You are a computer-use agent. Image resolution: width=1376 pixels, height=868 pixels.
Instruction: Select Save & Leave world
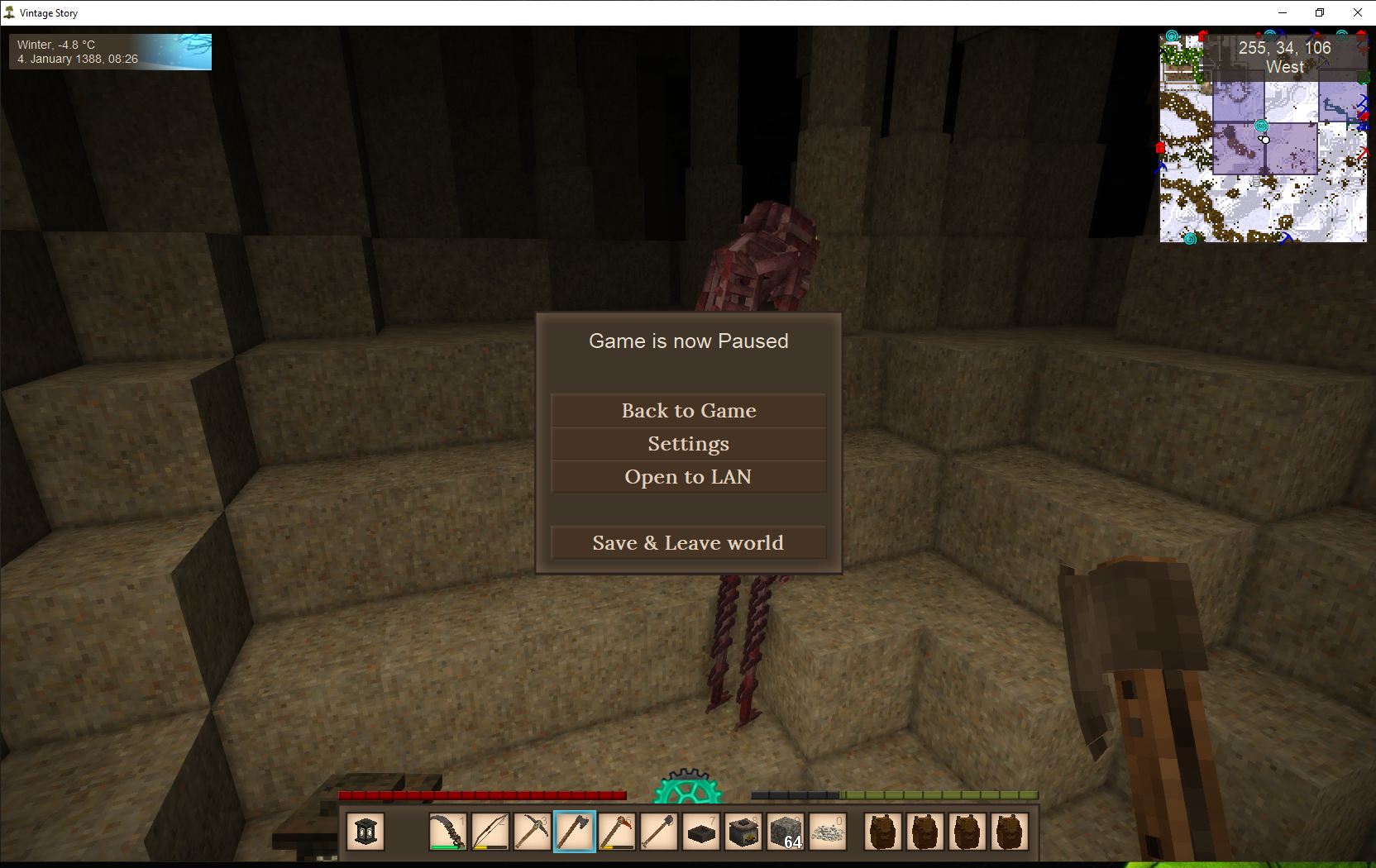[688, 543]
